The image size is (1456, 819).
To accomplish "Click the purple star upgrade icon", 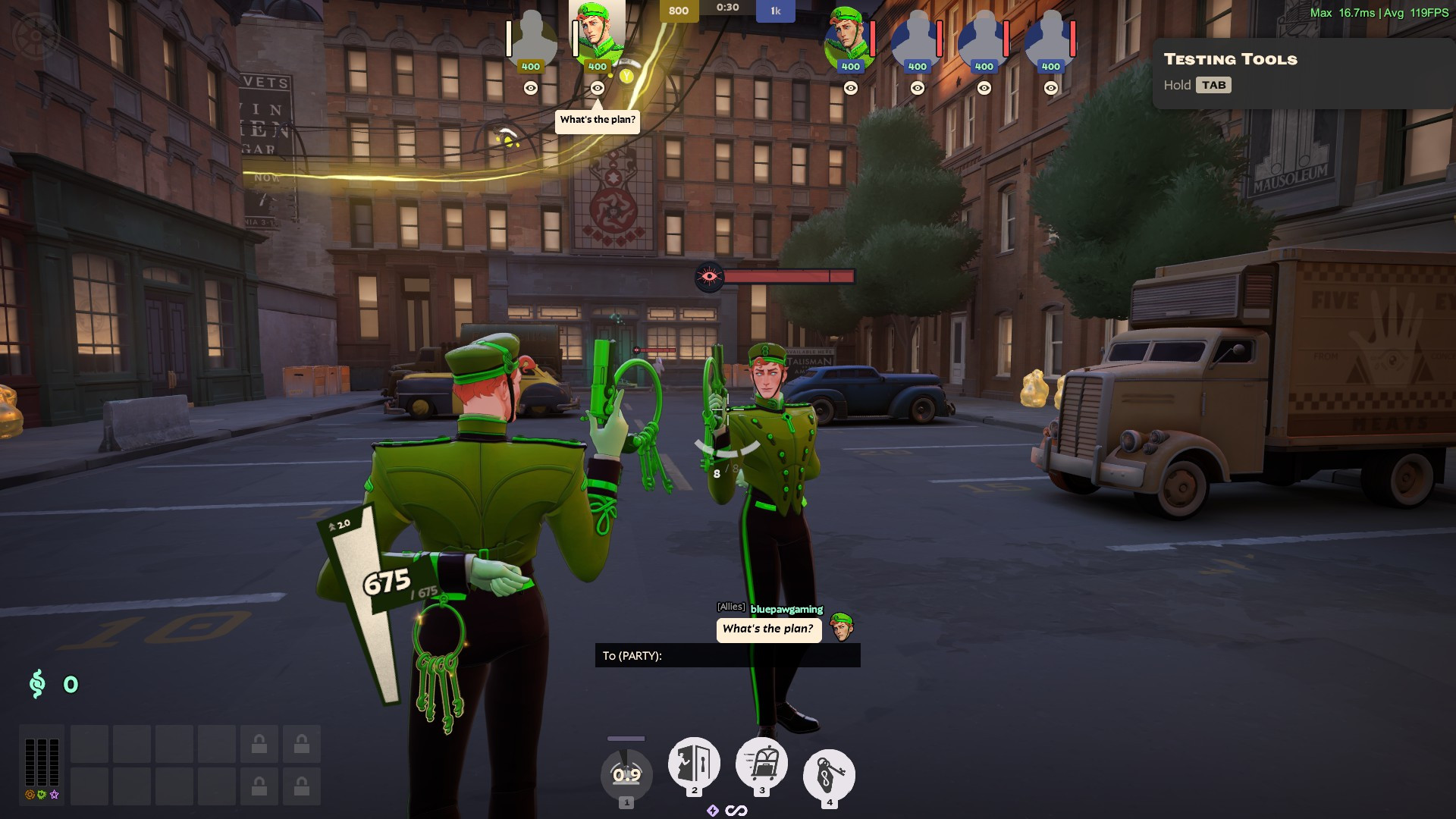I will coord(53,794).
